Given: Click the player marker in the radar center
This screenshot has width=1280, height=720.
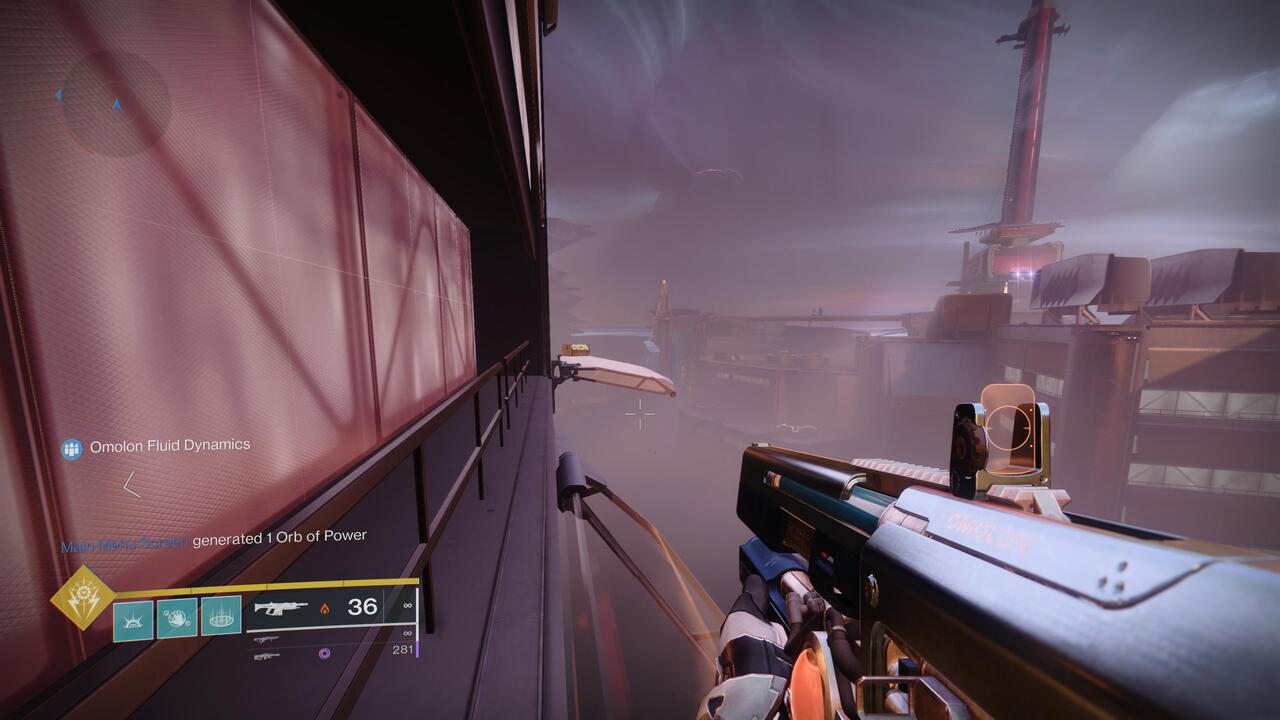Looking at the screenshot, I should coord(117,104).
